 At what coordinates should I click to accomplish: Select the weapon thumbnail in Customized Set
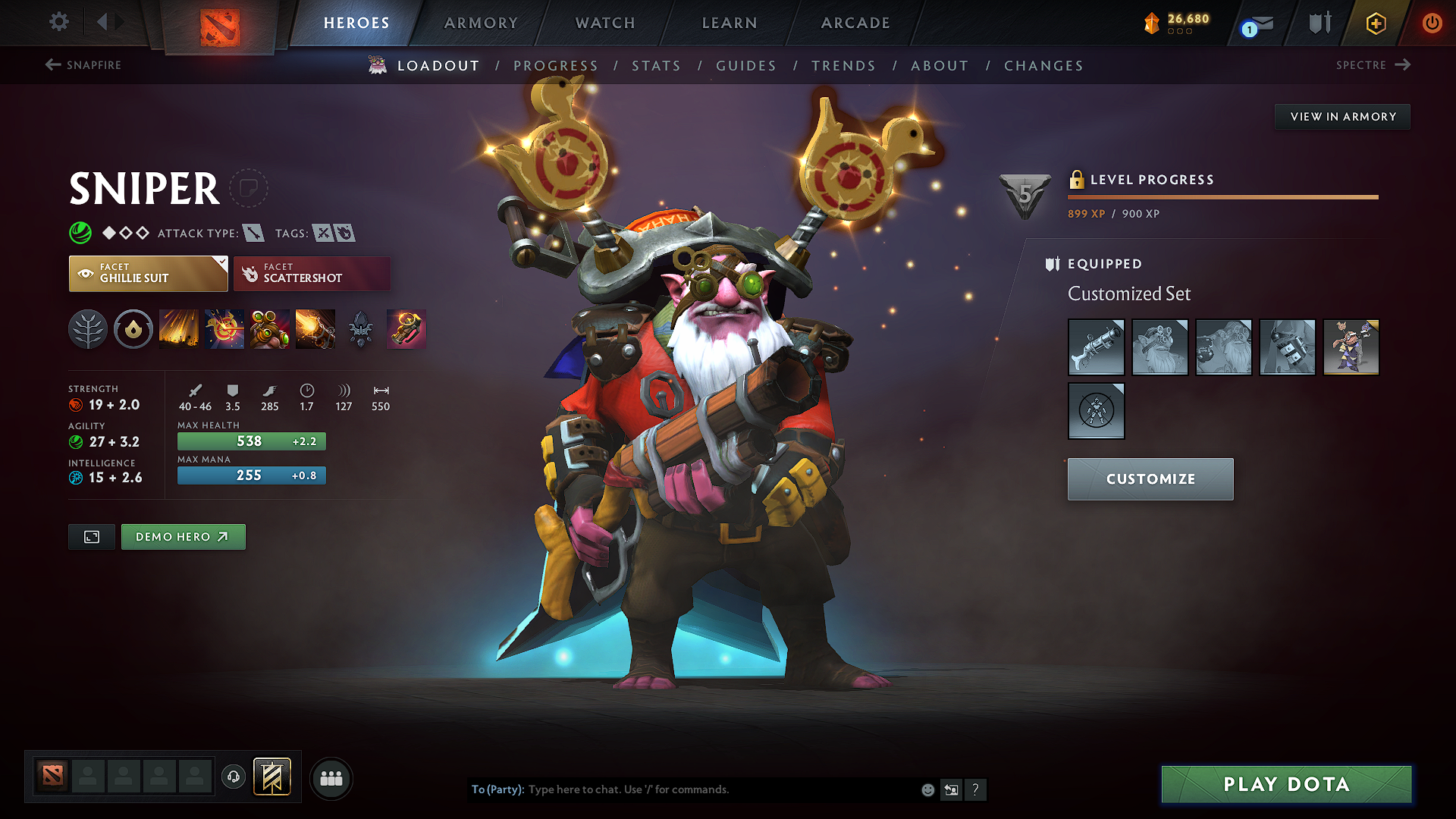1096,347
